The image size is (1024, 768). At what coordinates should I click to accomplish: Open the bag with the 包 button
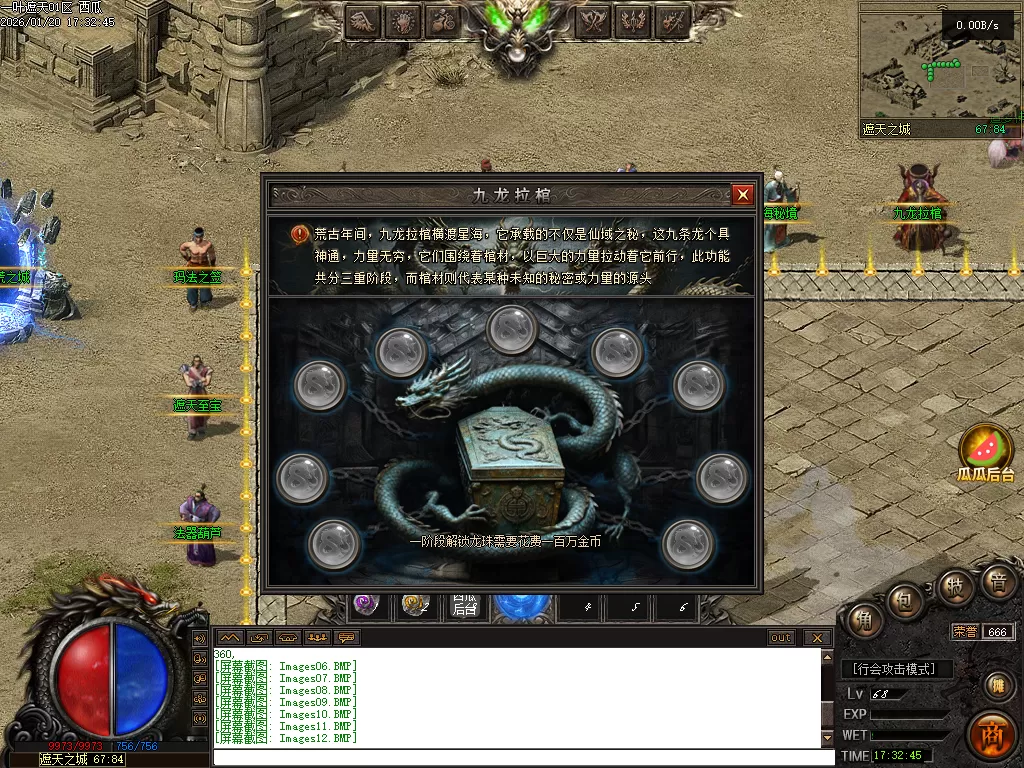(x=903, y=601)
